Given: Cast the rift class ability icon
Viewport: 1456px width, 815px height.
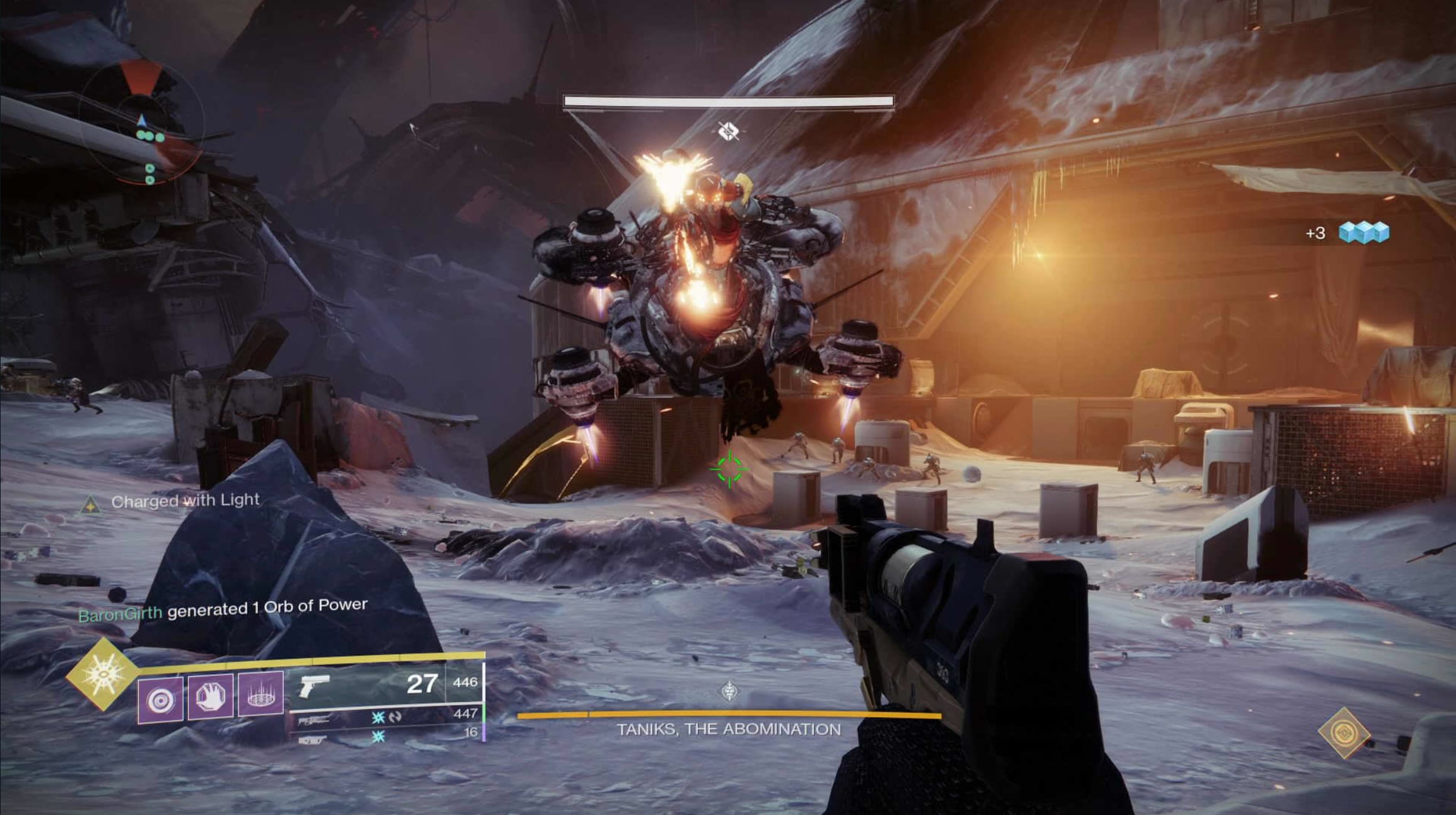Looking at the screenshot, I should tap(260, 694).
